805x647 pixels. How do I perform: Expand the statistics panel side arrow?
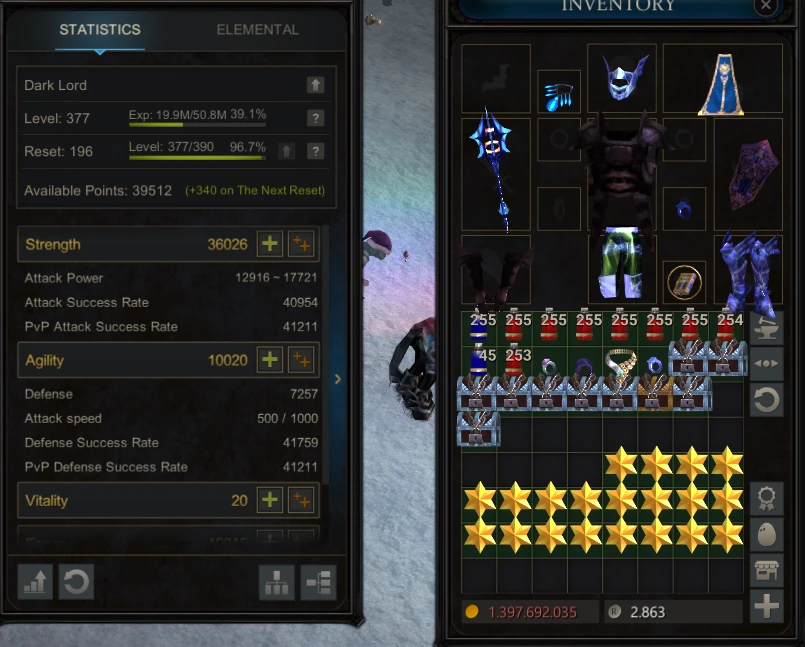(x=338, y=379)
